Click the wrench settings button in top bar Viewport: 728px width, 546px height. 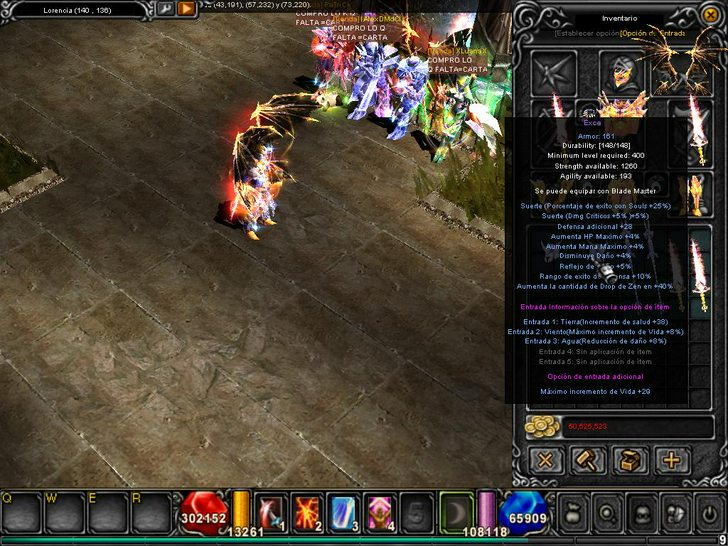click(165, 8)
